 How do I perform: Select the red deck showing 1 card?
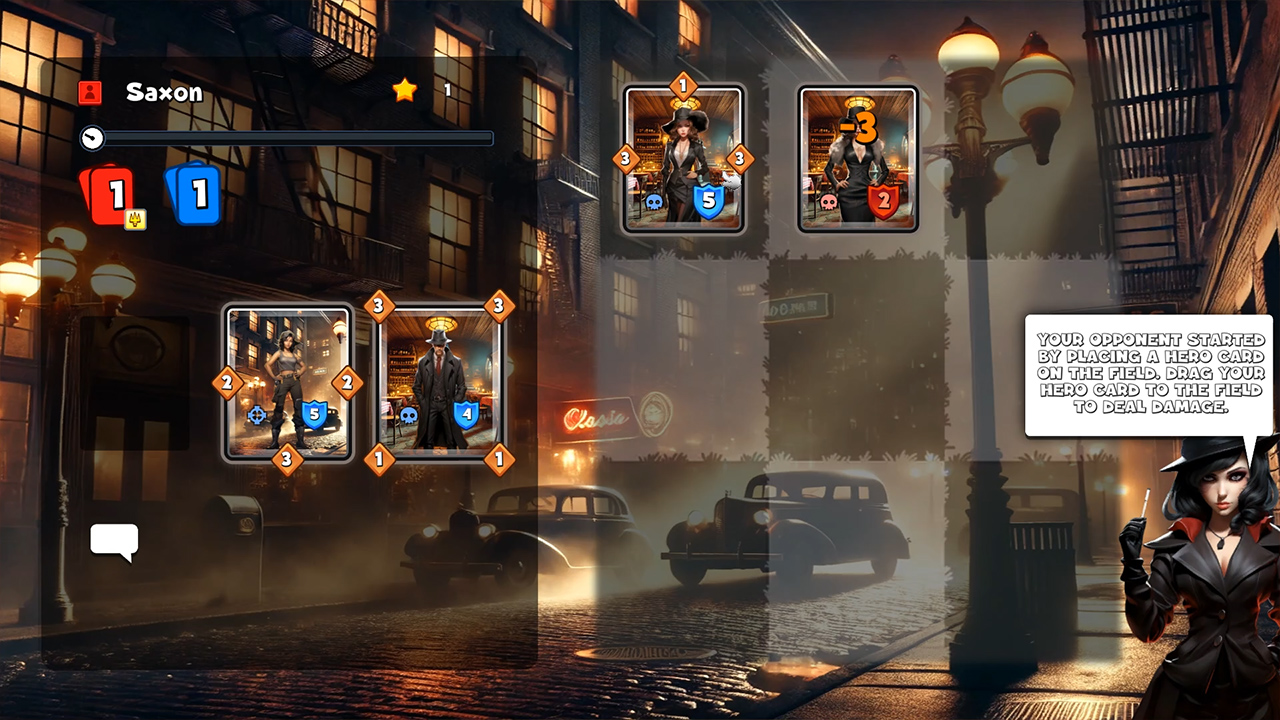pos(110,192)
